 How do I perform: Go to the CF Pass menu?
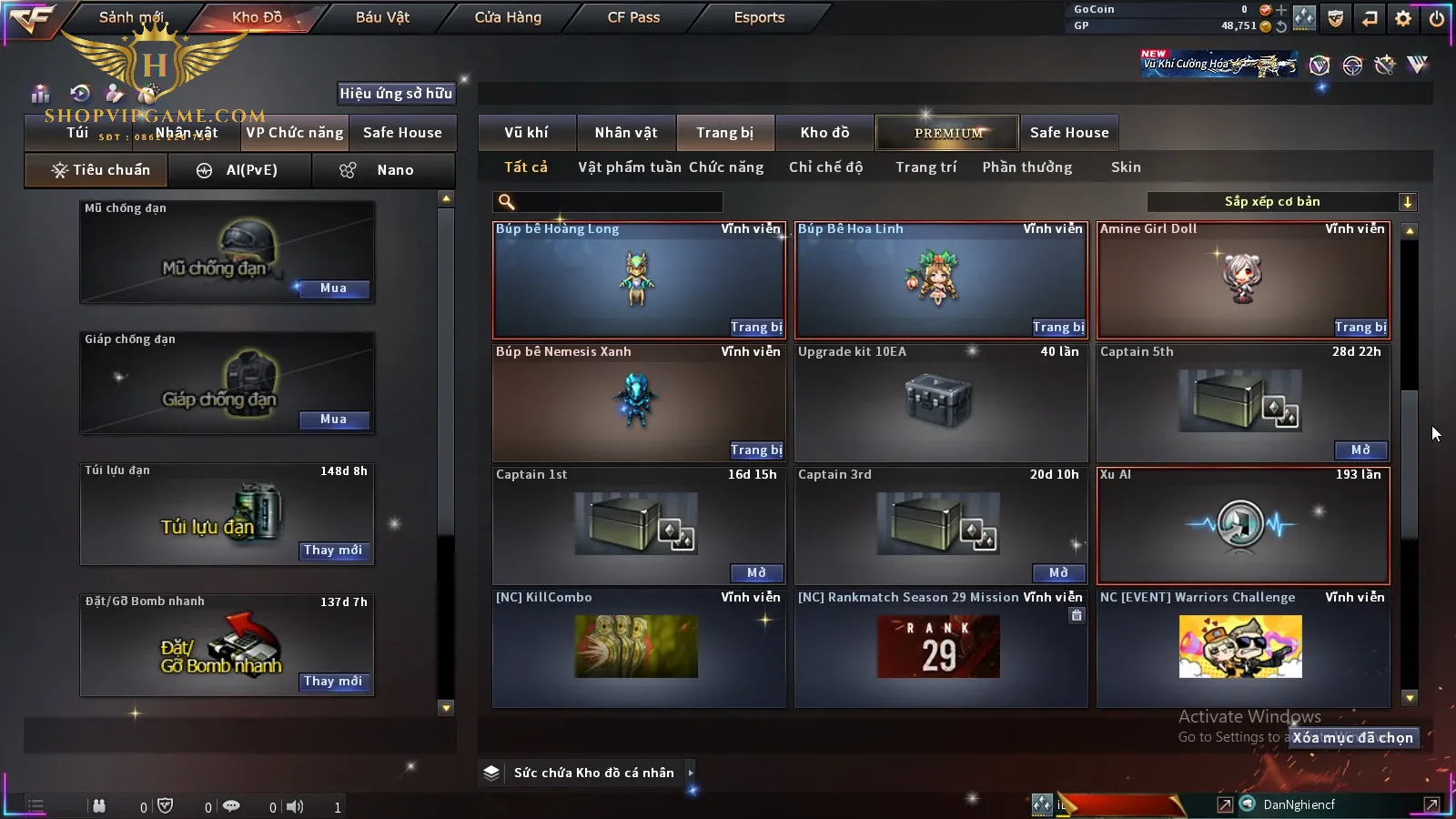[633, 17]
